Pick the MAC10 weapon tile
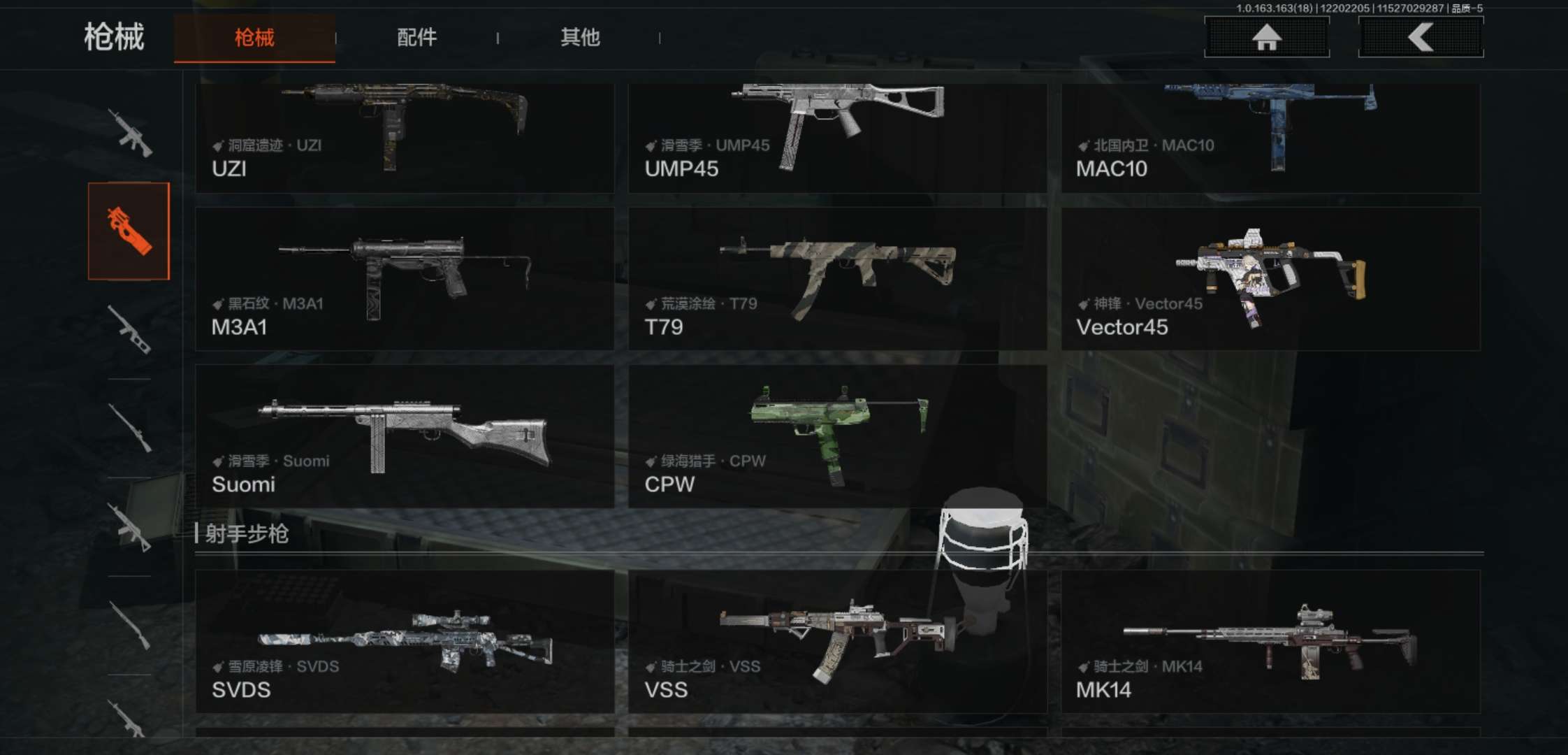 click(1270, 138)
